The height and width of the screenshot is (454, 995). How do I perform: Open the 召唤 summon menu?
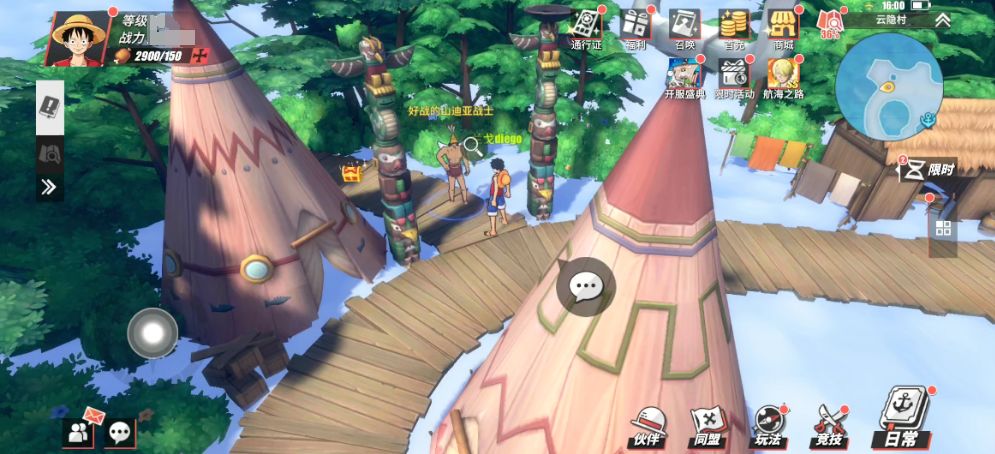pyautogui.click(x=685, y=28)
